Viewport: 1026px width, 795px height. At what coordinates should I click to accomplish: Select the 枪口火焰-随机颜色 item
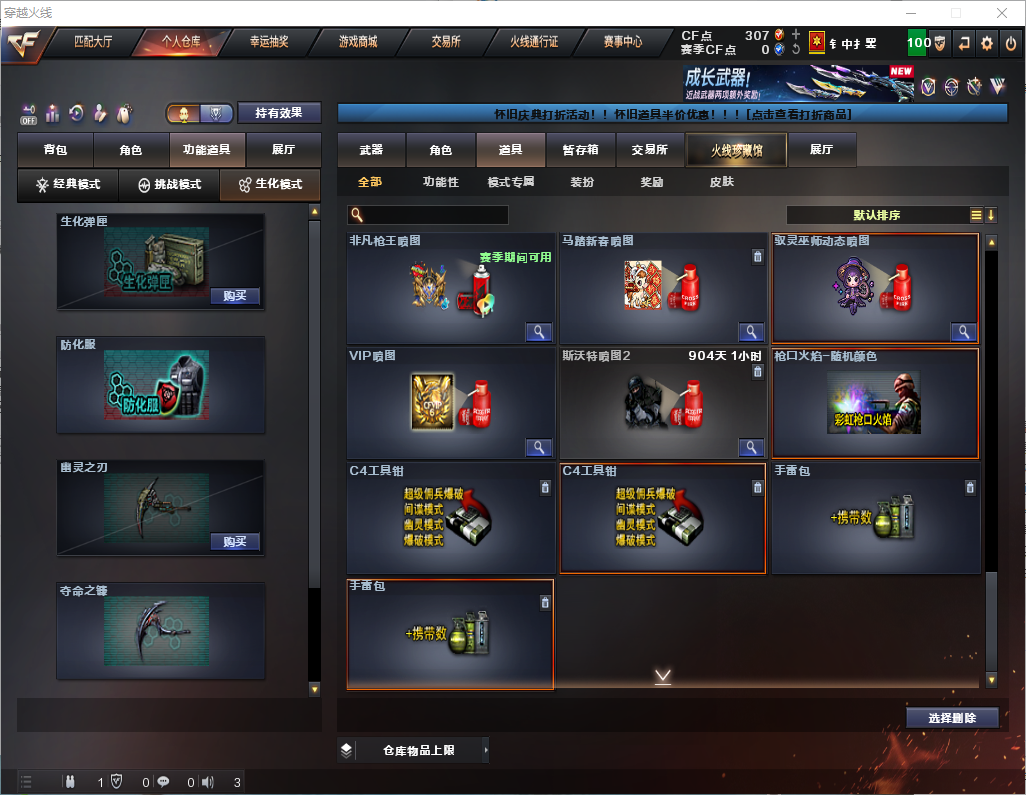coord(875,403)
